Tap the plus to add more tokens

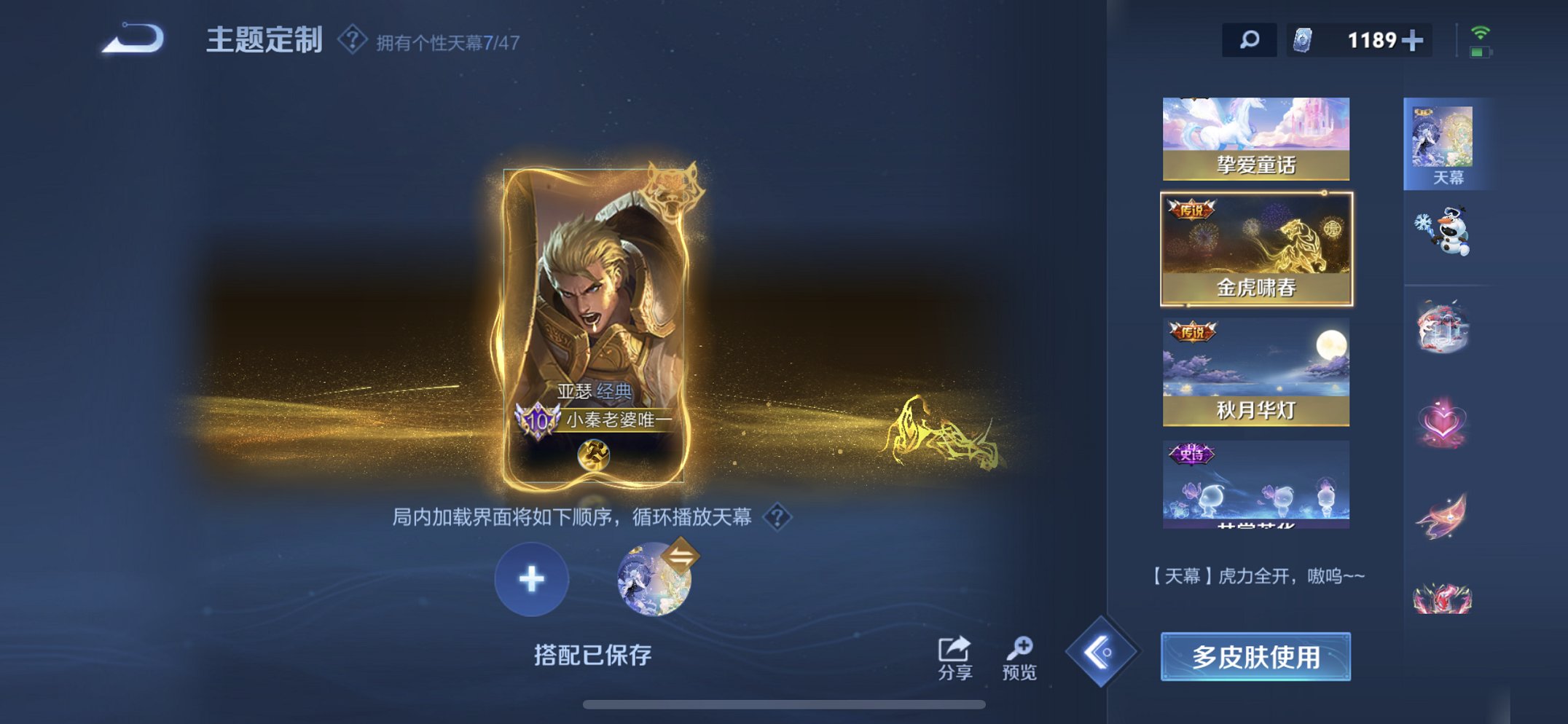coord(1415,40)
